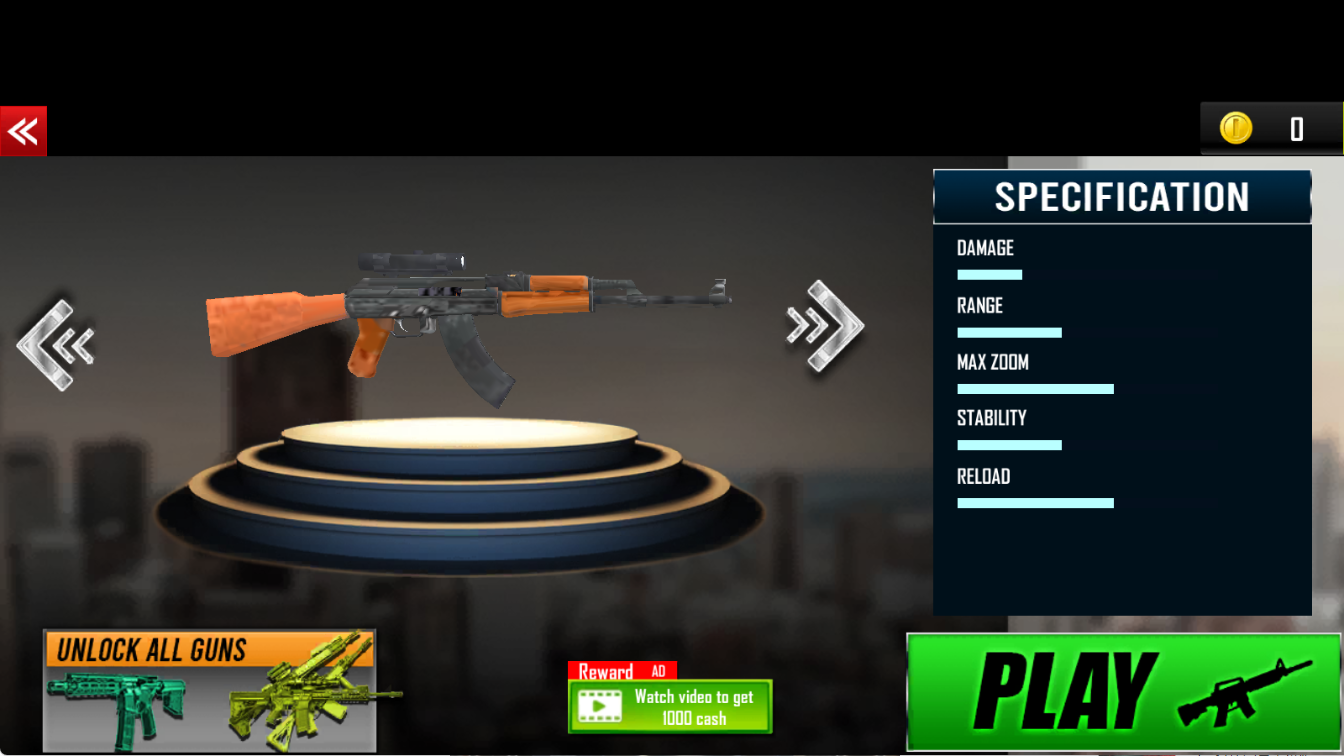1344x756 pixels.
Task: Watch video to get 1000 cash
Action: 670,706
